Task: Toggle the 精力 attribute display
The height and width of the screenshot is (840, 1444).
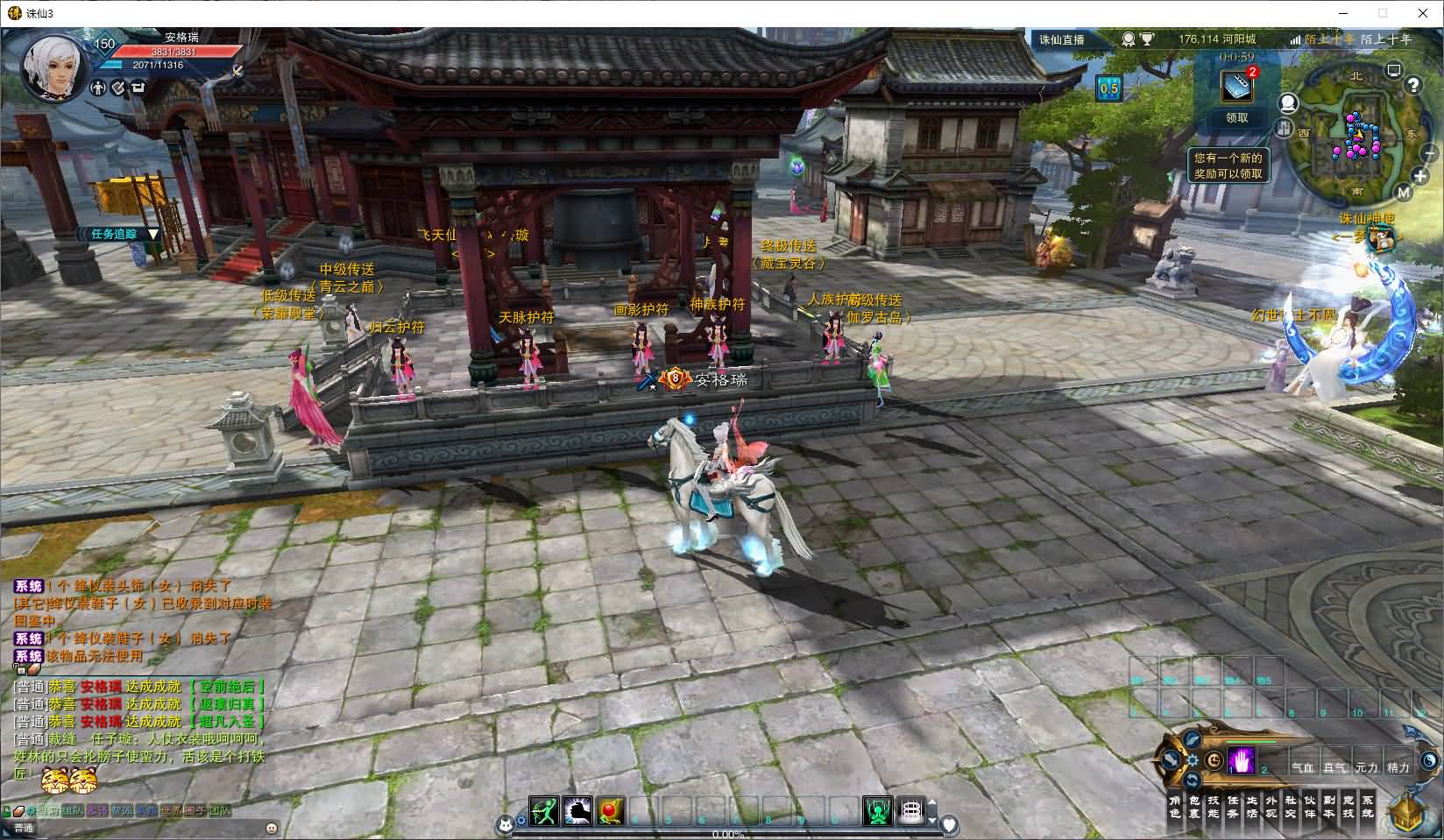Action: tap(1398, 767)
